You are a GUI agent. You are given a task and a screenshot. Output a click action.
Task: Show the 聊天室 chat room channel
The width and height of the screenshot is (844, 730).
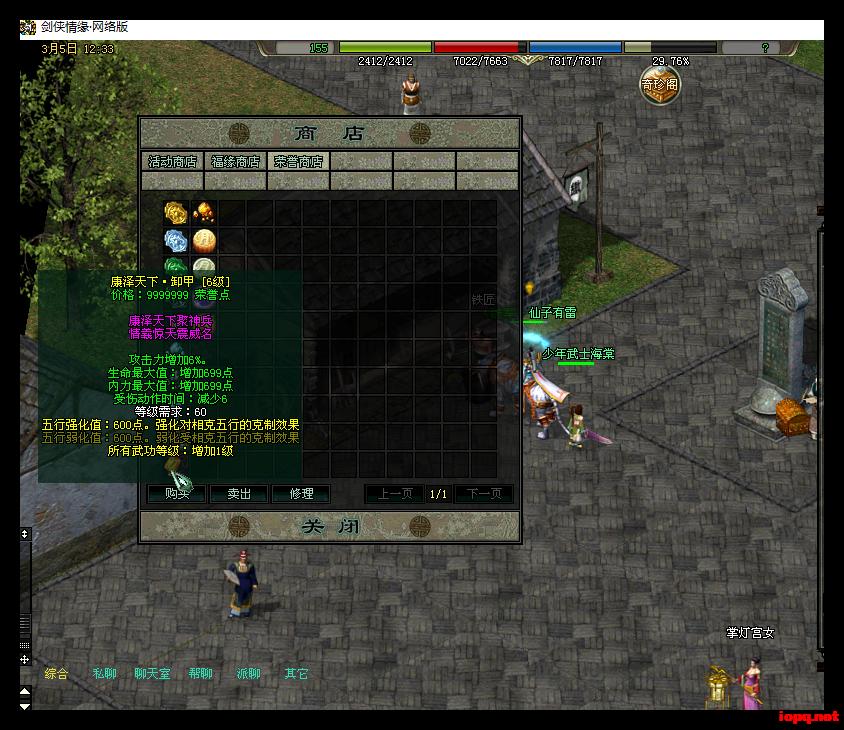[x=152, y=674]
